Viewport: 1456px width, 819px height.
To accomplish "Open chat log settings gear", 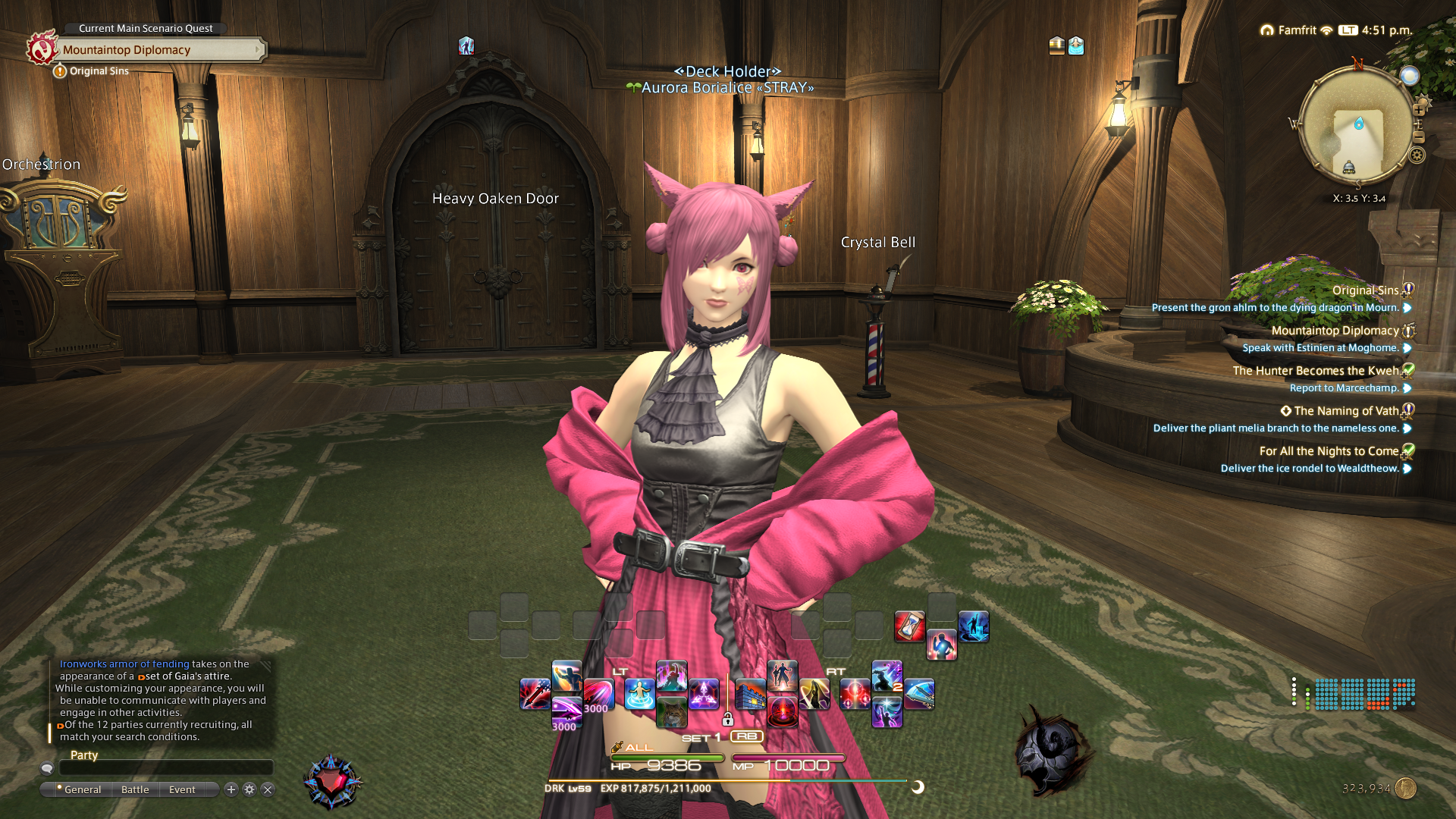I will click(x=249, y=789).
